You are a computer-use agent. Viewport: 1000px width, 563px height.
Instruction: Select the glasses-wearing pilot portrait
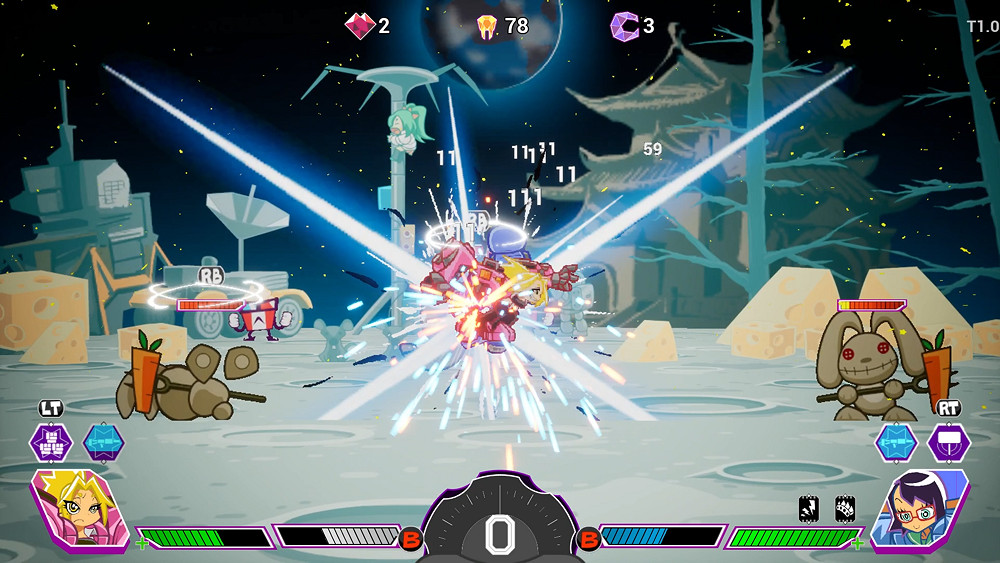click(x=921, y=509)
